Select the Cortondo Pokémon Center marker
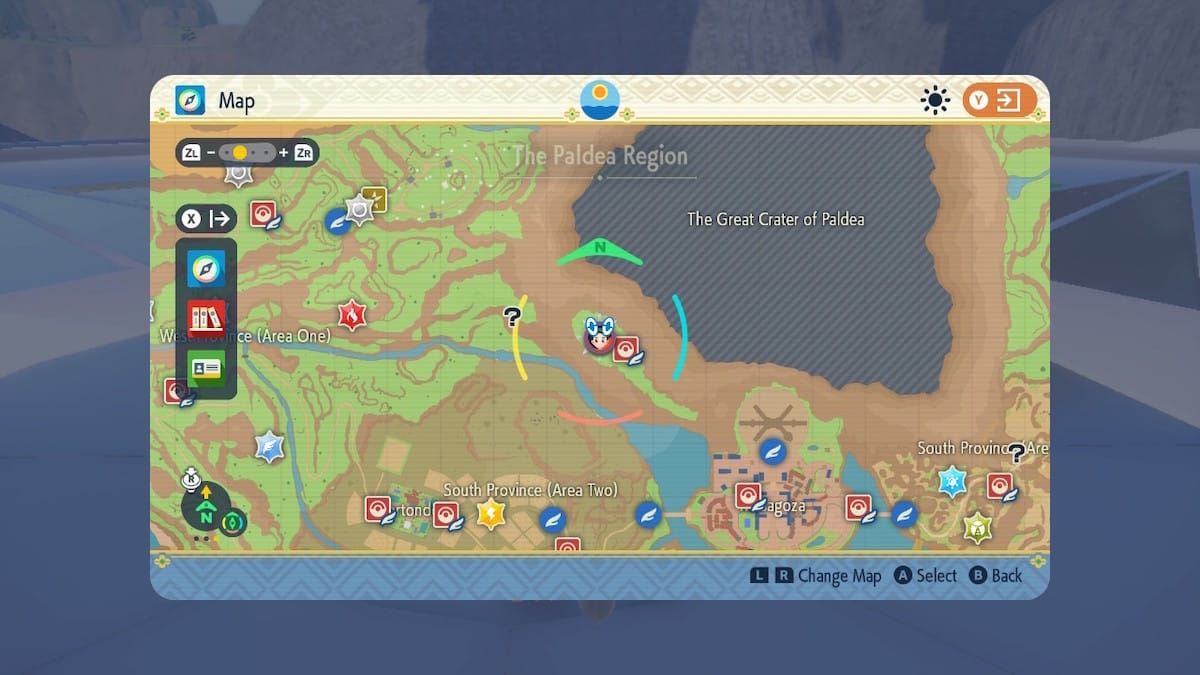 click(x=378, y=509)
